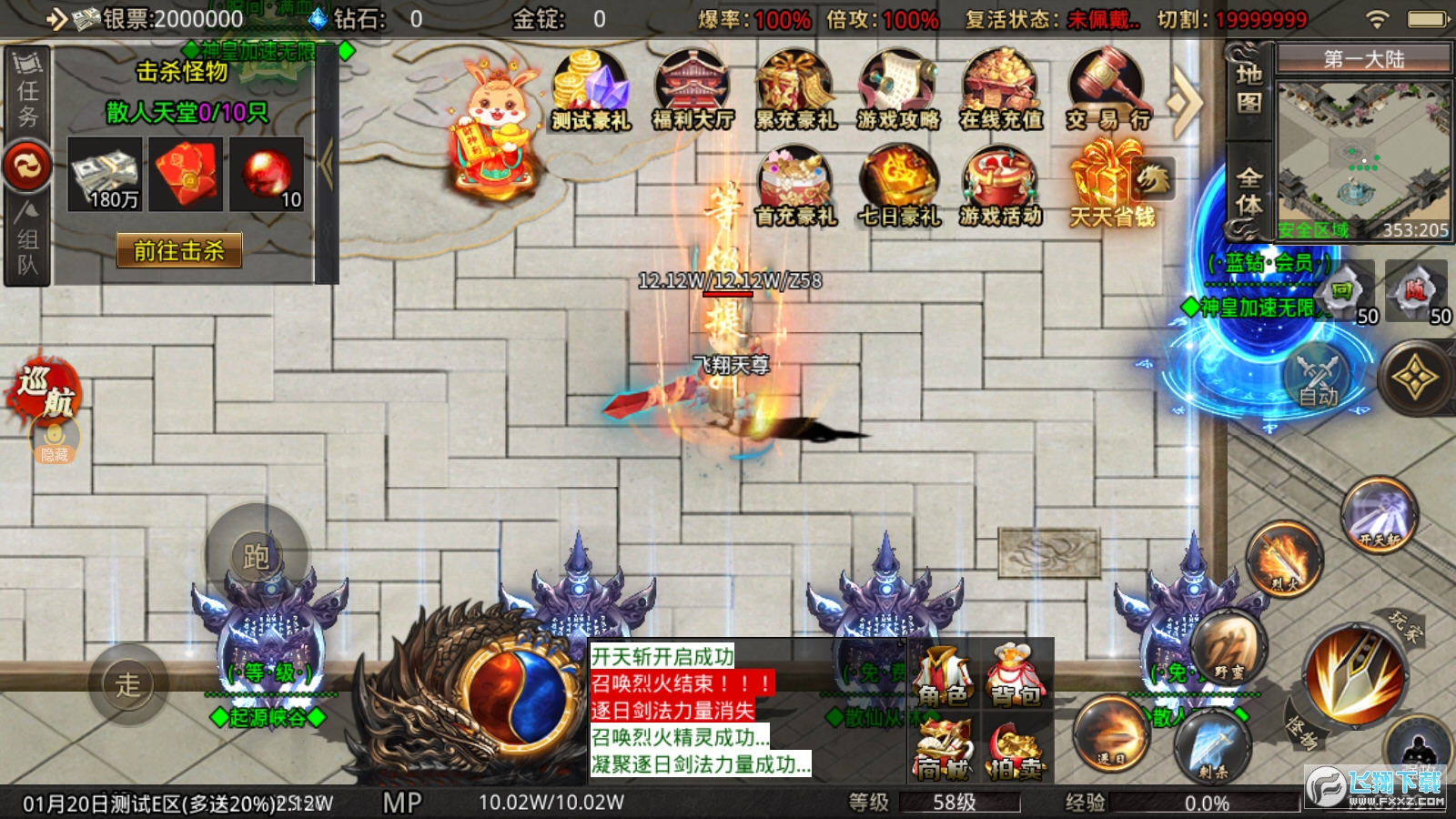Screen dimensions: 1456x819
Task: Open the 交易行 trading house
Action: pyautogui.click(x=1107, y=91)
